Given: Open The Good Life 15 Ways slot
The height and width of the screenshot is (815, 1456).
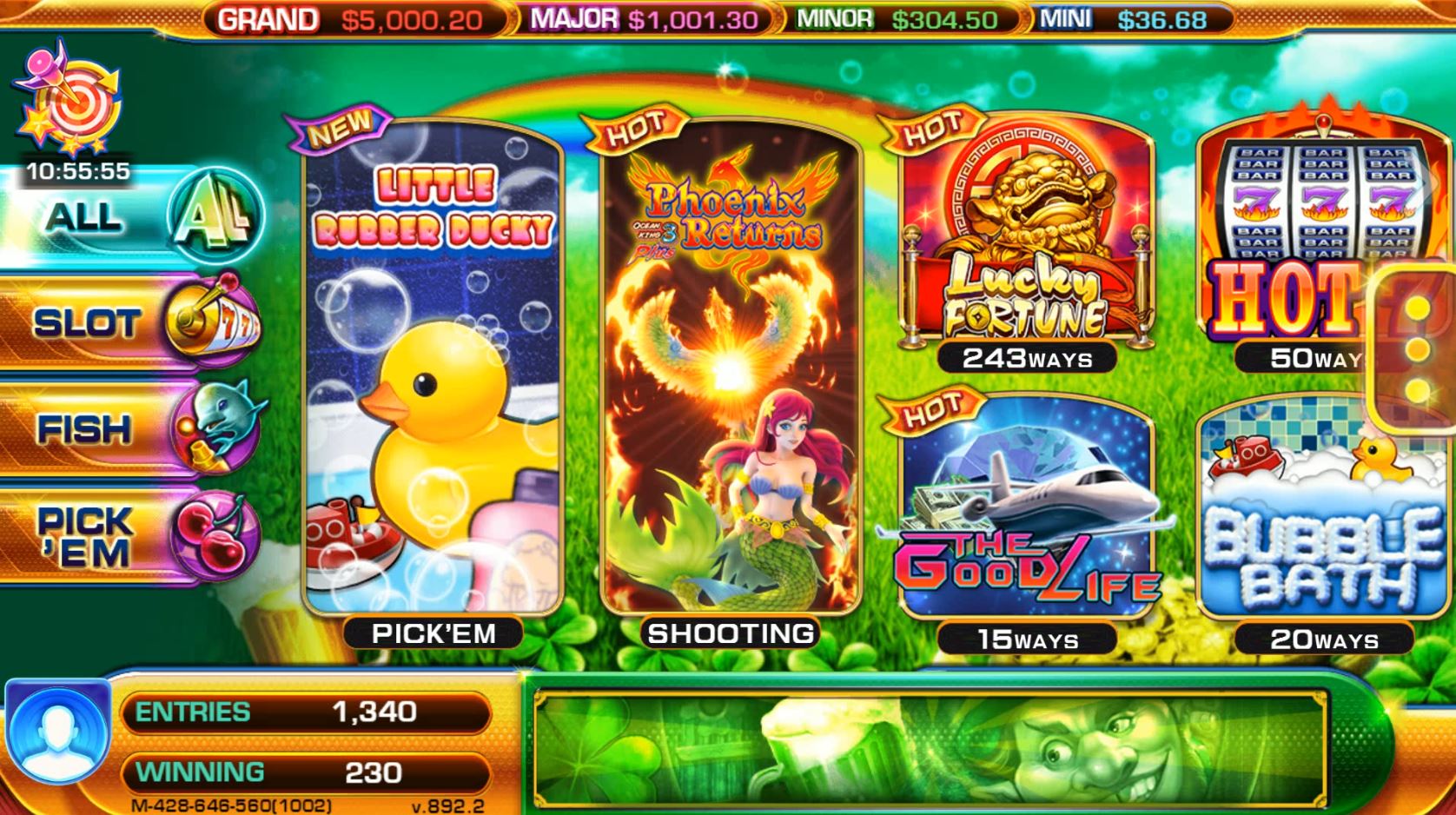Looking at the screenshot, I should (1025, 513).
